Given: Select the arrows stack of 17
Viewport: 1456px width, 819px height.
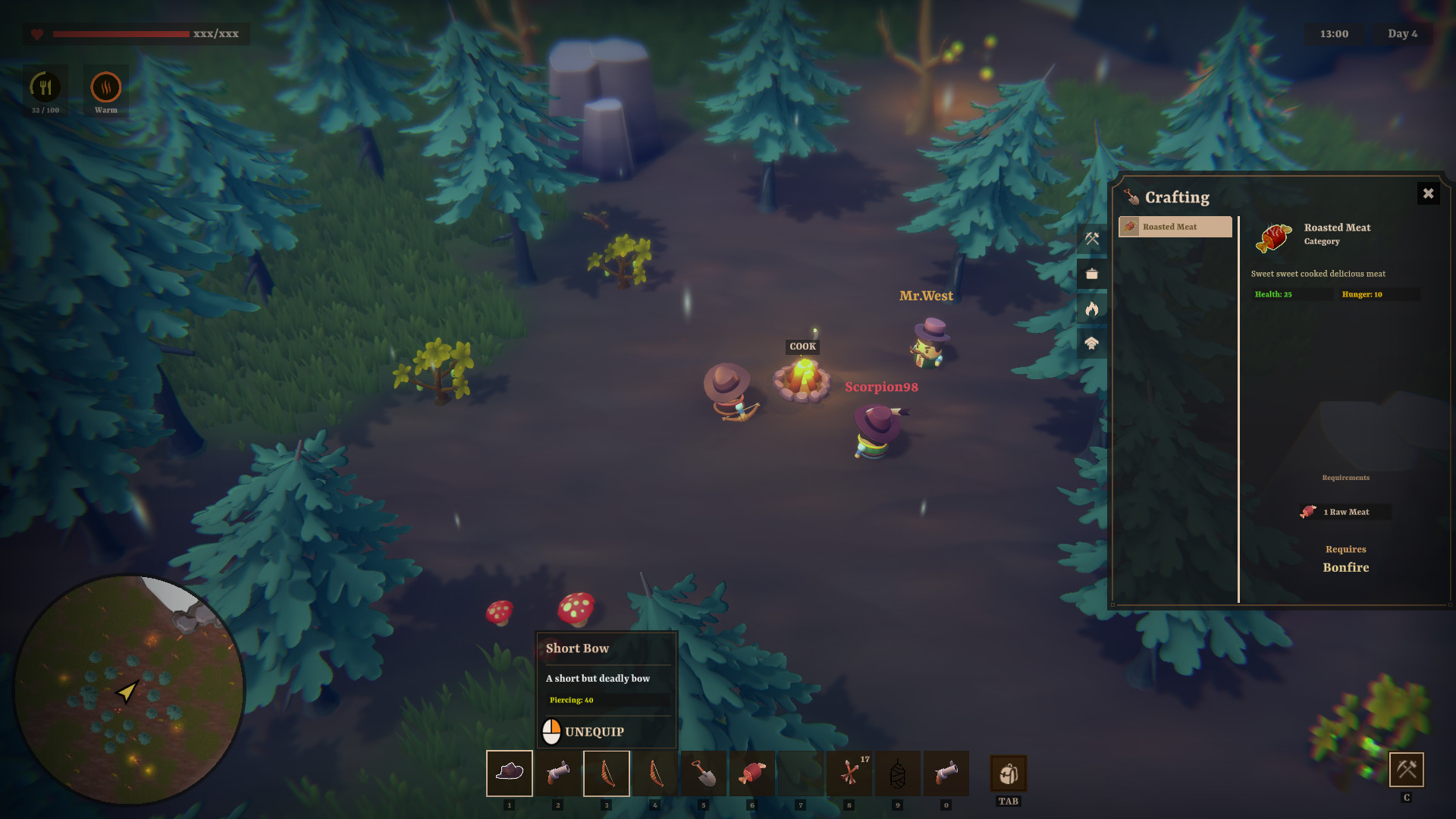Looking at the screenshot, I should click(x=849, y=773).
